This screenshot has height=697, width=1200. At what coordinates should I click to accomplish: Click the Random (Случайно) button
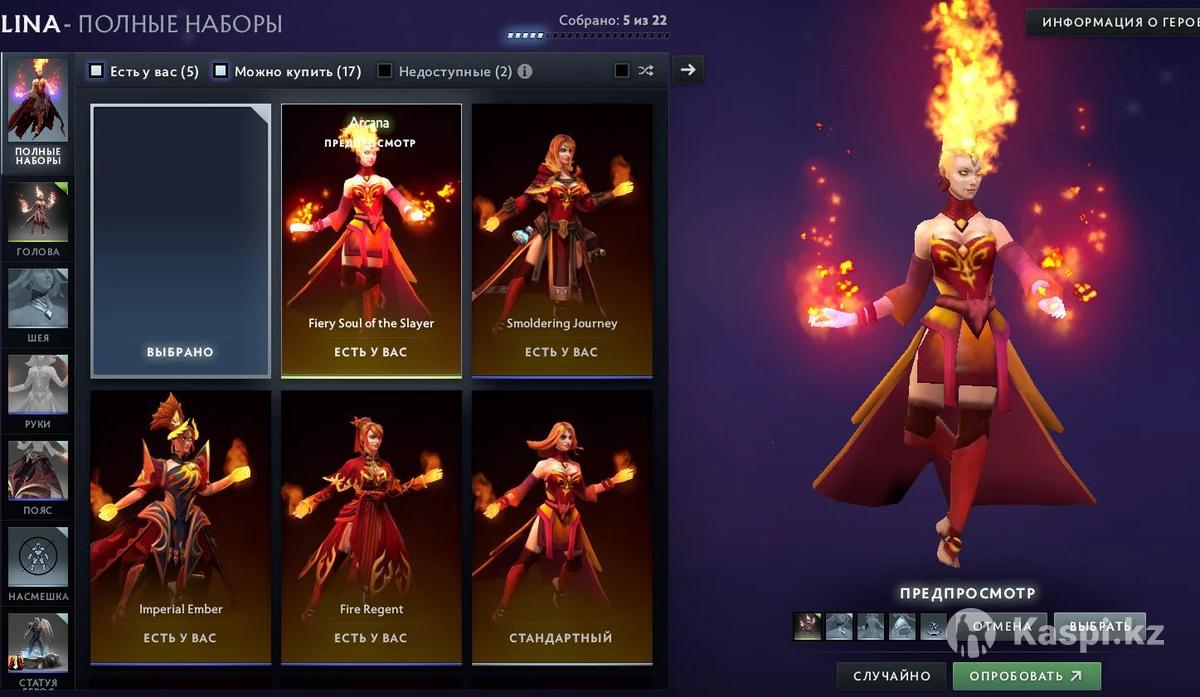(x=891, y=676)
